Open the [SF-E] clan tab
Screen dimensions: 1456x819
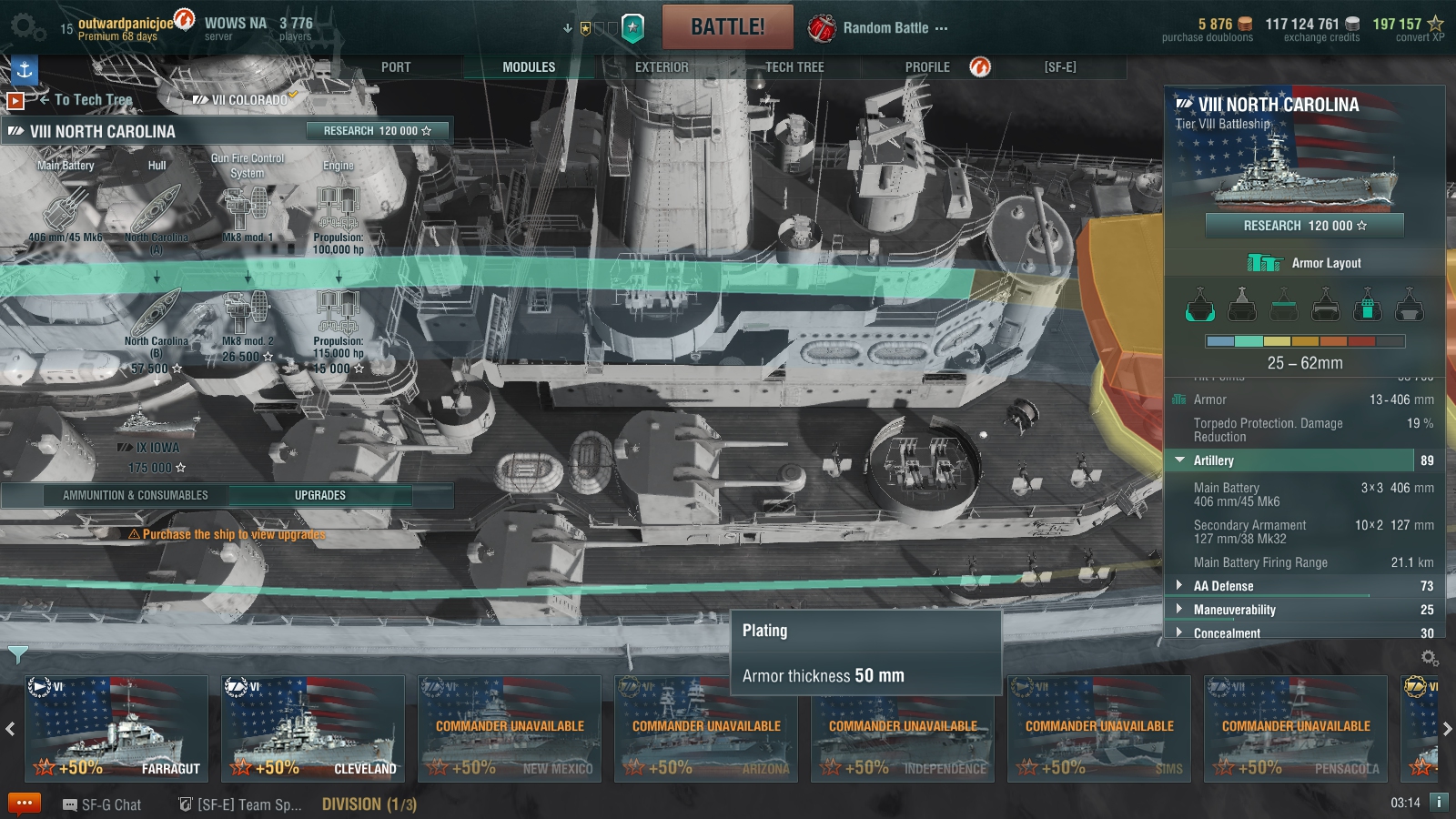coord(1060,67)
